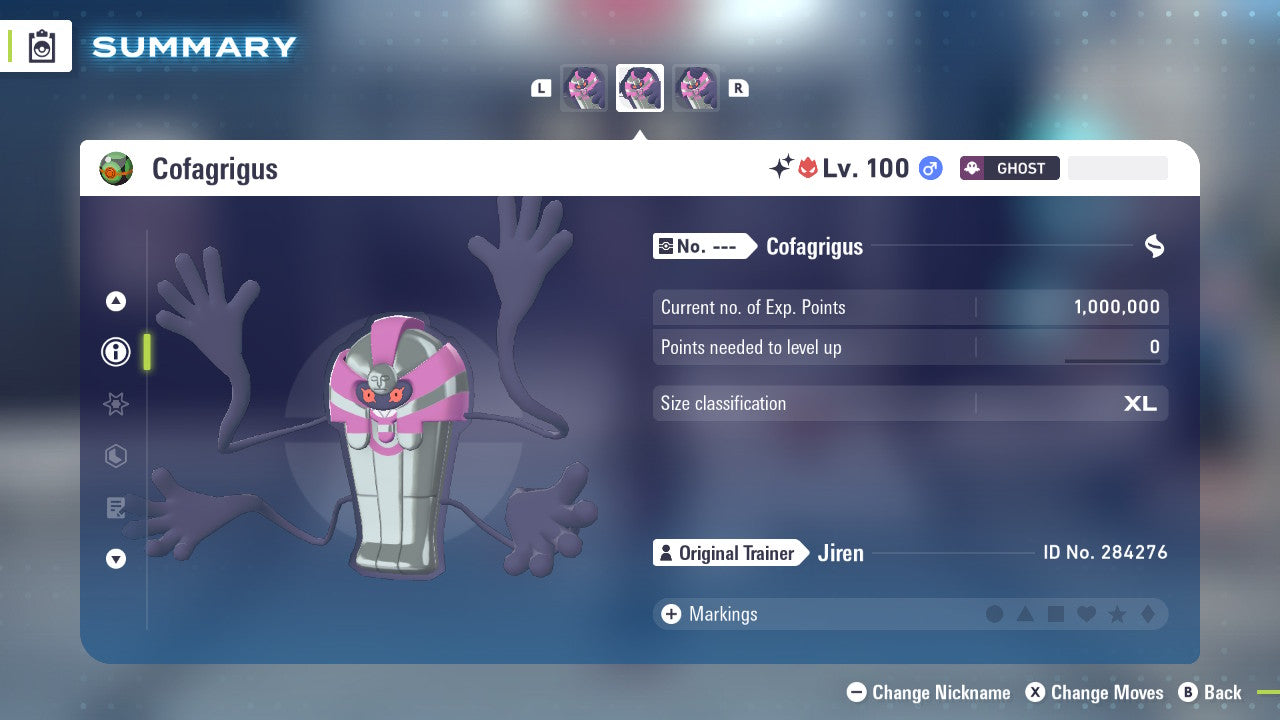Open the memo notes icon in sidebar
1280x720 pixels.
click(115, 508)
